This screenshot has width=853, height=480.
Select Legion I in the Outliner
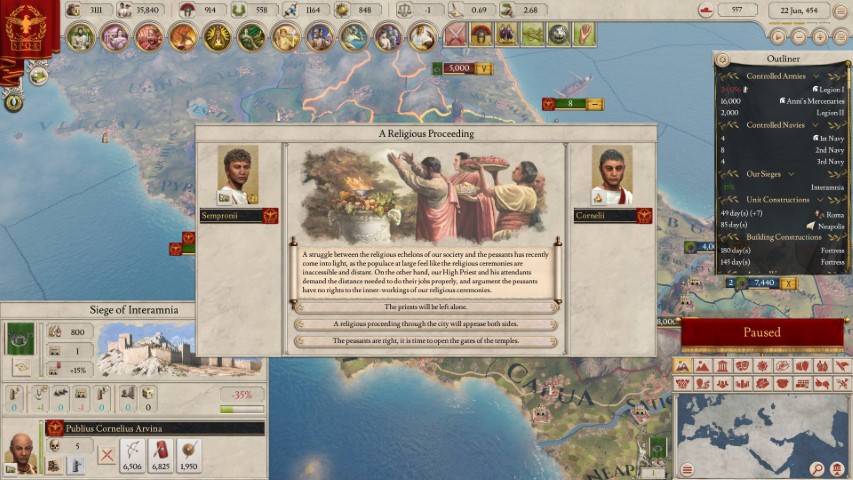827,89
